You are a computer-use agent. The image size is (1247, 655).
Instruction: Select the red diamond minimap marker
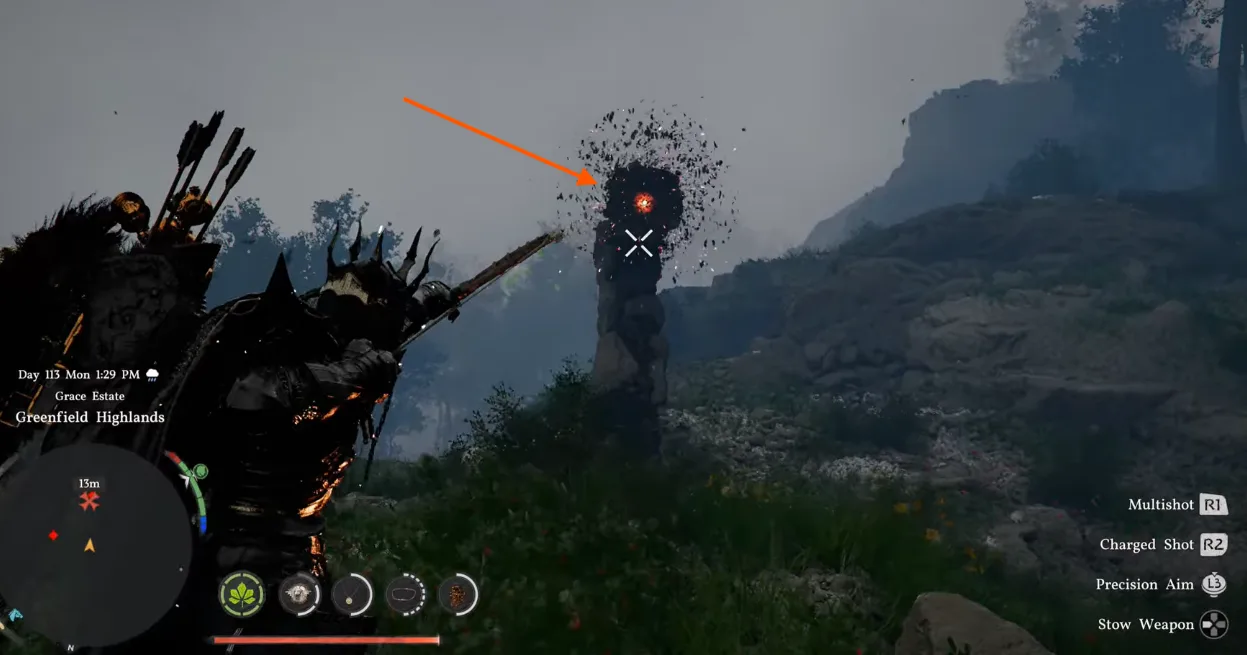coord(53,536)
